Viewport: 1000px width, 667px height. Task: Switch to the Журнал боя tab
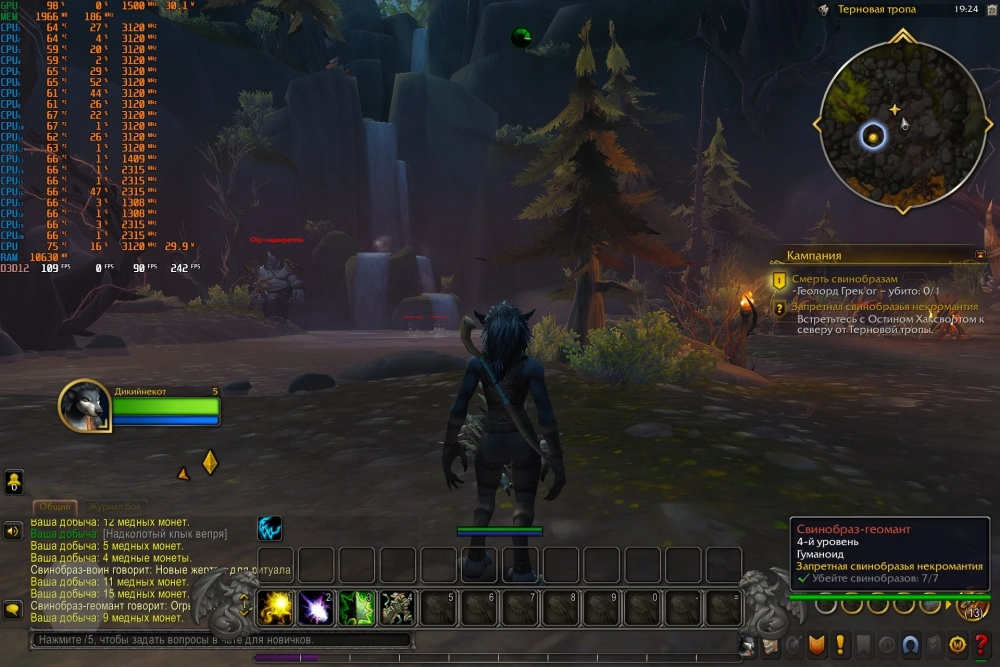click(115, 507)
